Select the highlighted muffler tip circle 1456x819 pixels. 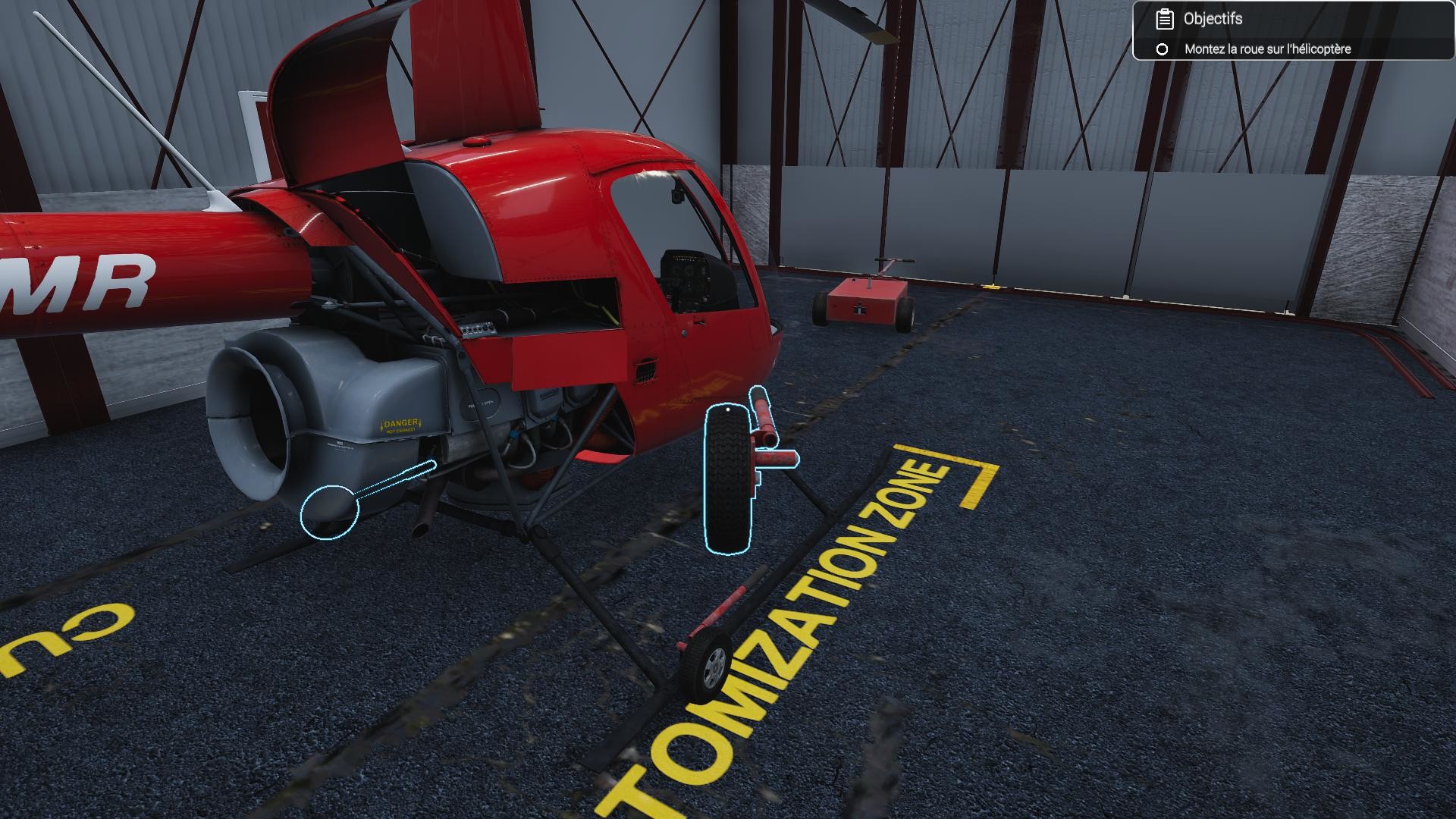pos(329,513)
